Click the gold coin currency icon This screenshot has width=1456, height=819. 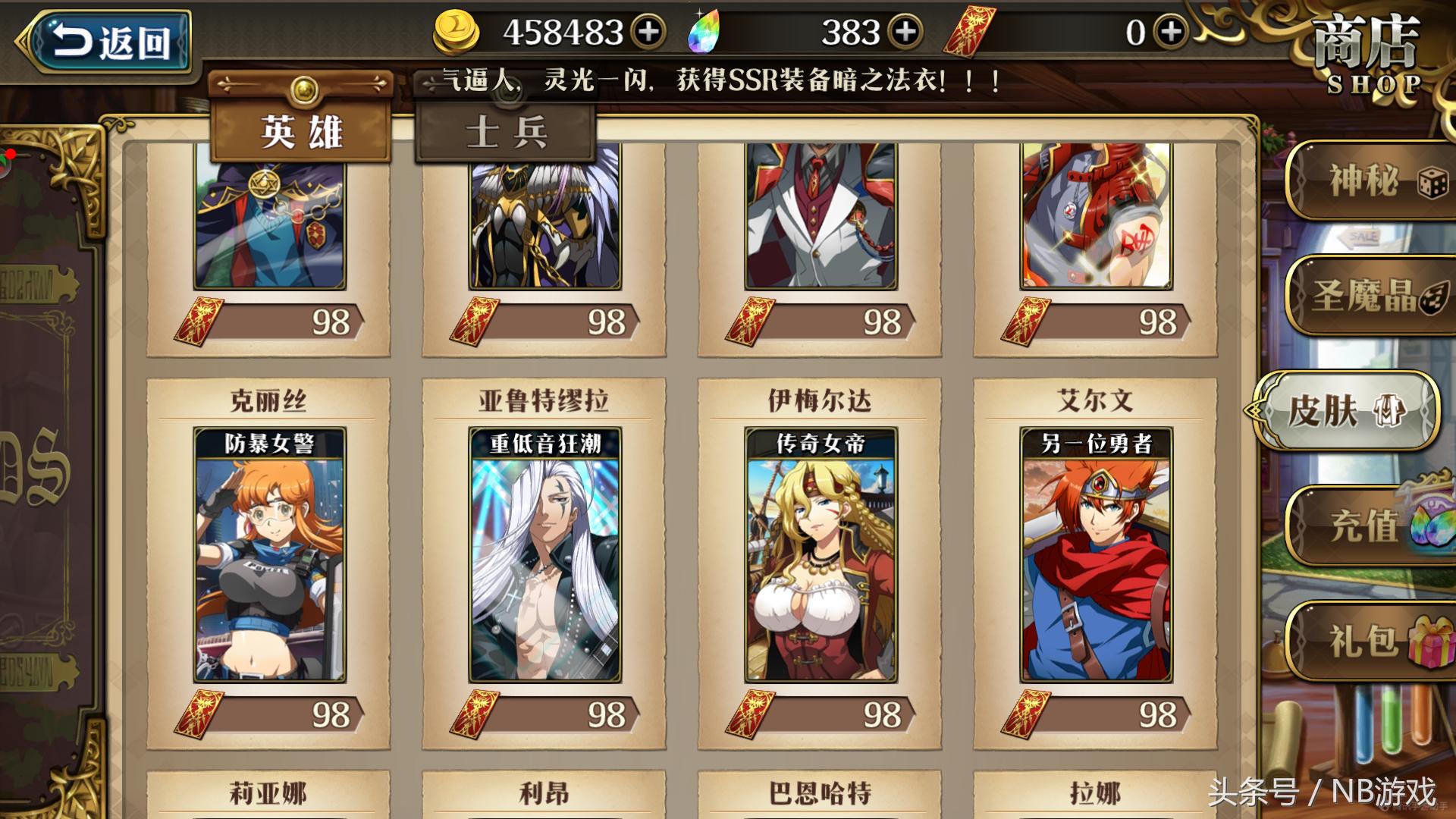click(x=457, y=33)
